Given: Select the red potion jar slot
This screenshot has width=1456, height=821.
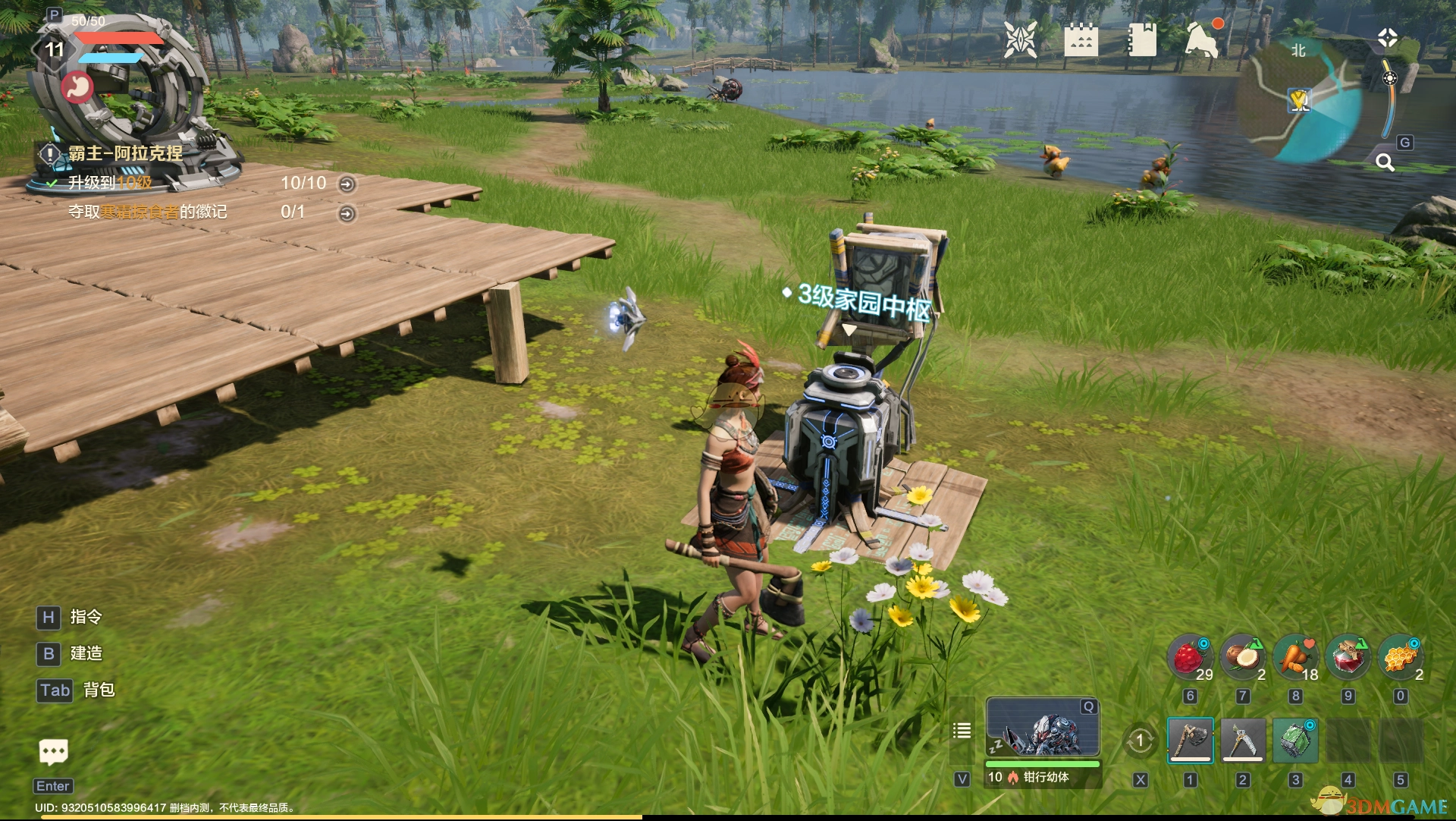Looking at the screenshot, I should [1348, 657].
